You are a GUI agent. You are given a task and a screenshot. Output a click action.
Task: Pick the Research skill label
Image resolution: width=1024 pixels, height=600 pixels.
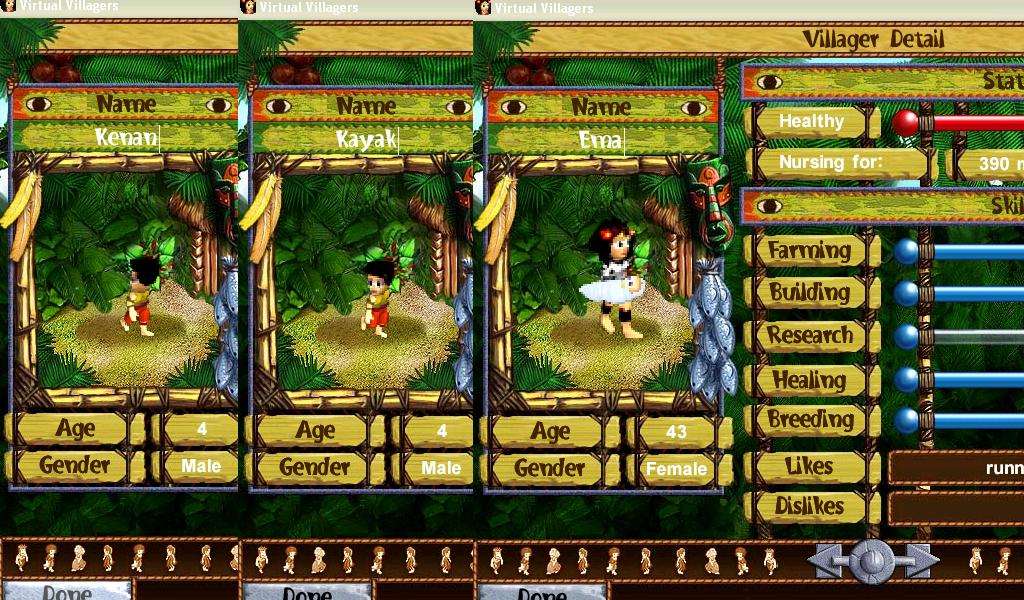coord(809,336)
